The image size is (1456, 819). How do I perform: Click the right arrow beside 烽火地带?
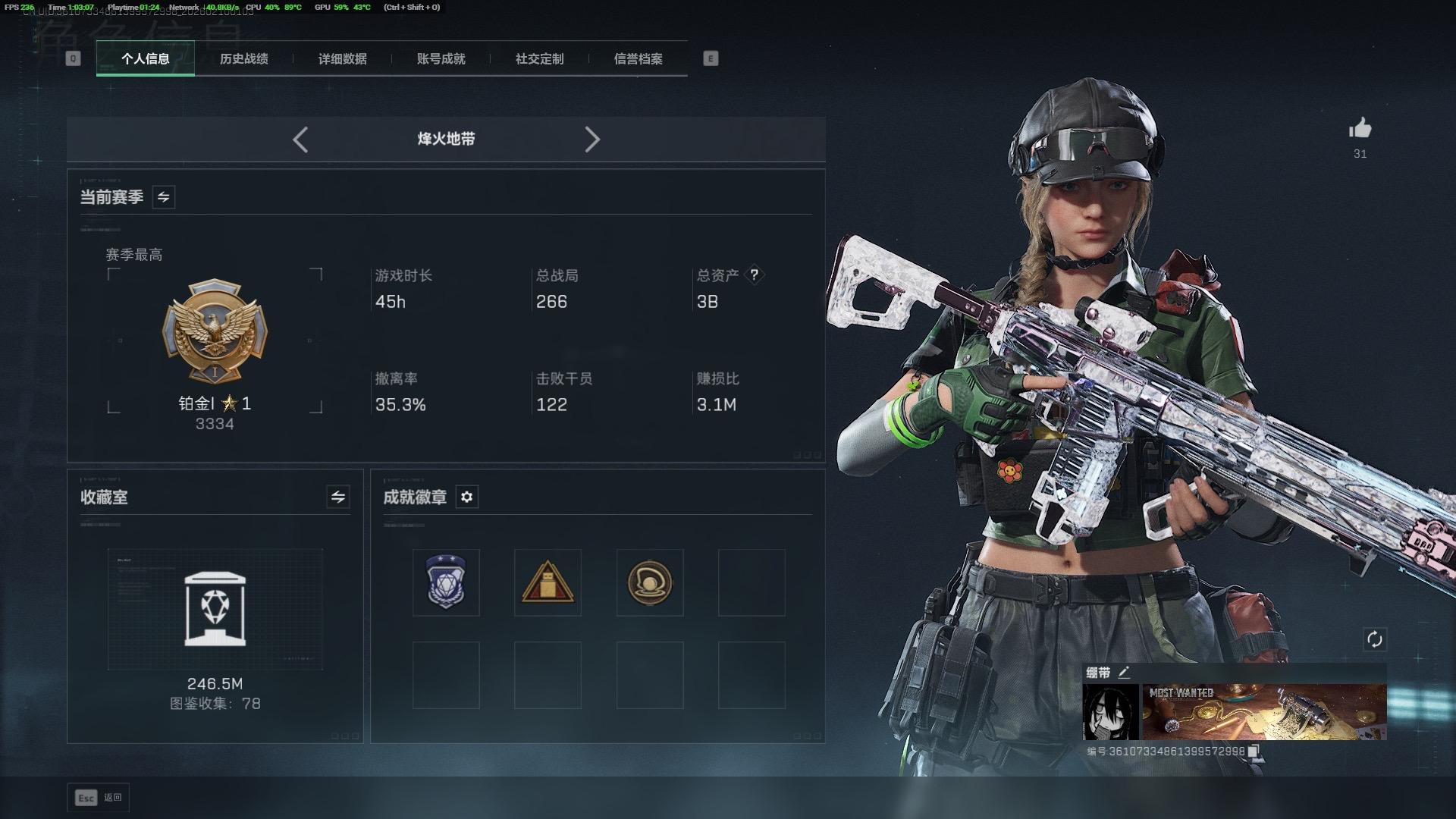tap(592, 140)
